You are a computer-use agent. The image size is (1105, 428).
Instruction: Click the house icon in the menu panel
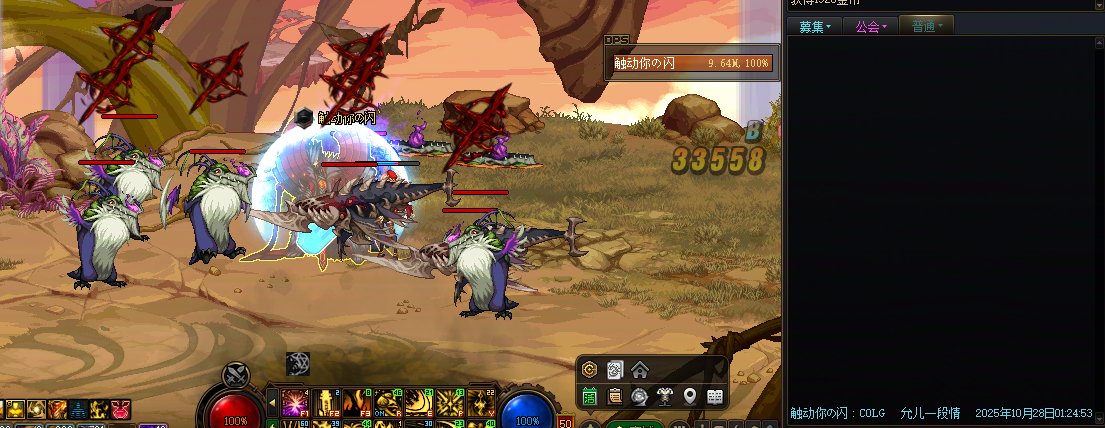coord(640,370)
